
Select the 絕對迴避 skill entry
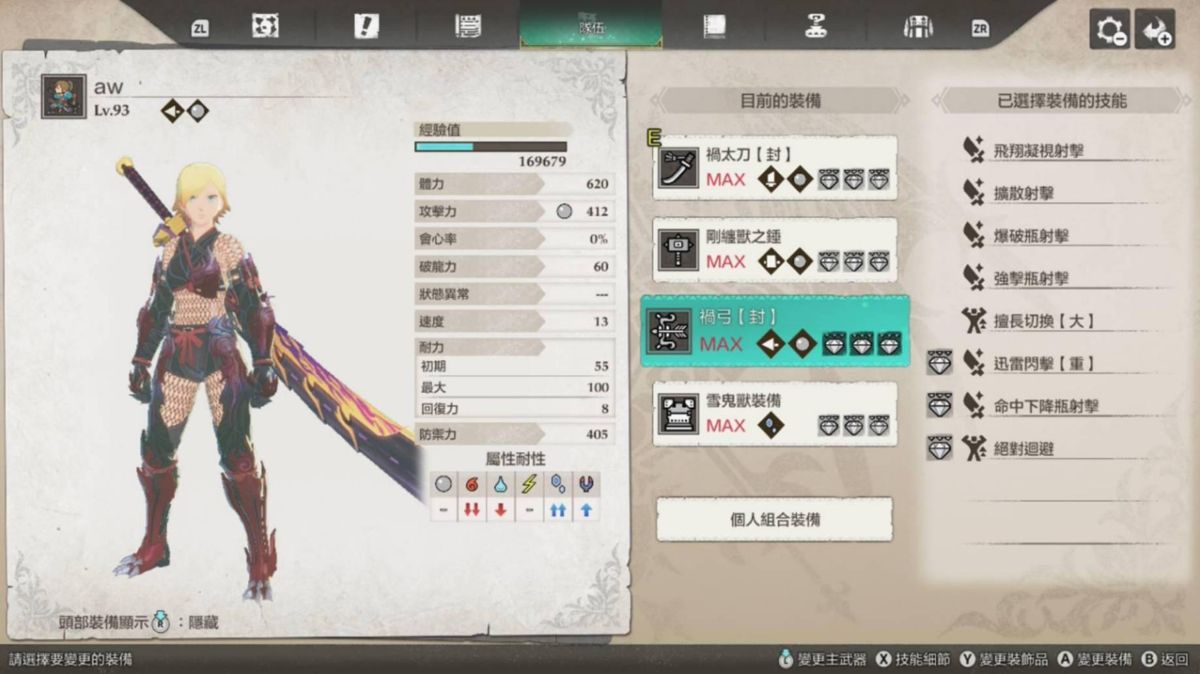(1022, 450)
